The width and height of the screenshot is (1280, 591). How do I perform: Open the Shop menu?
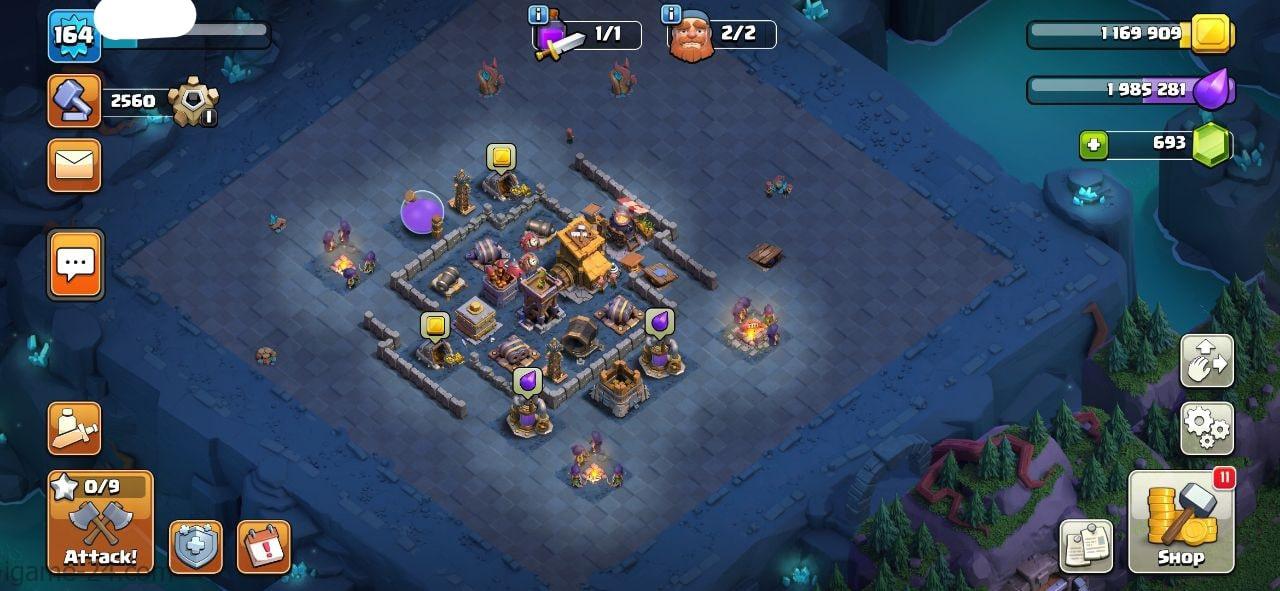point(1181,522)
